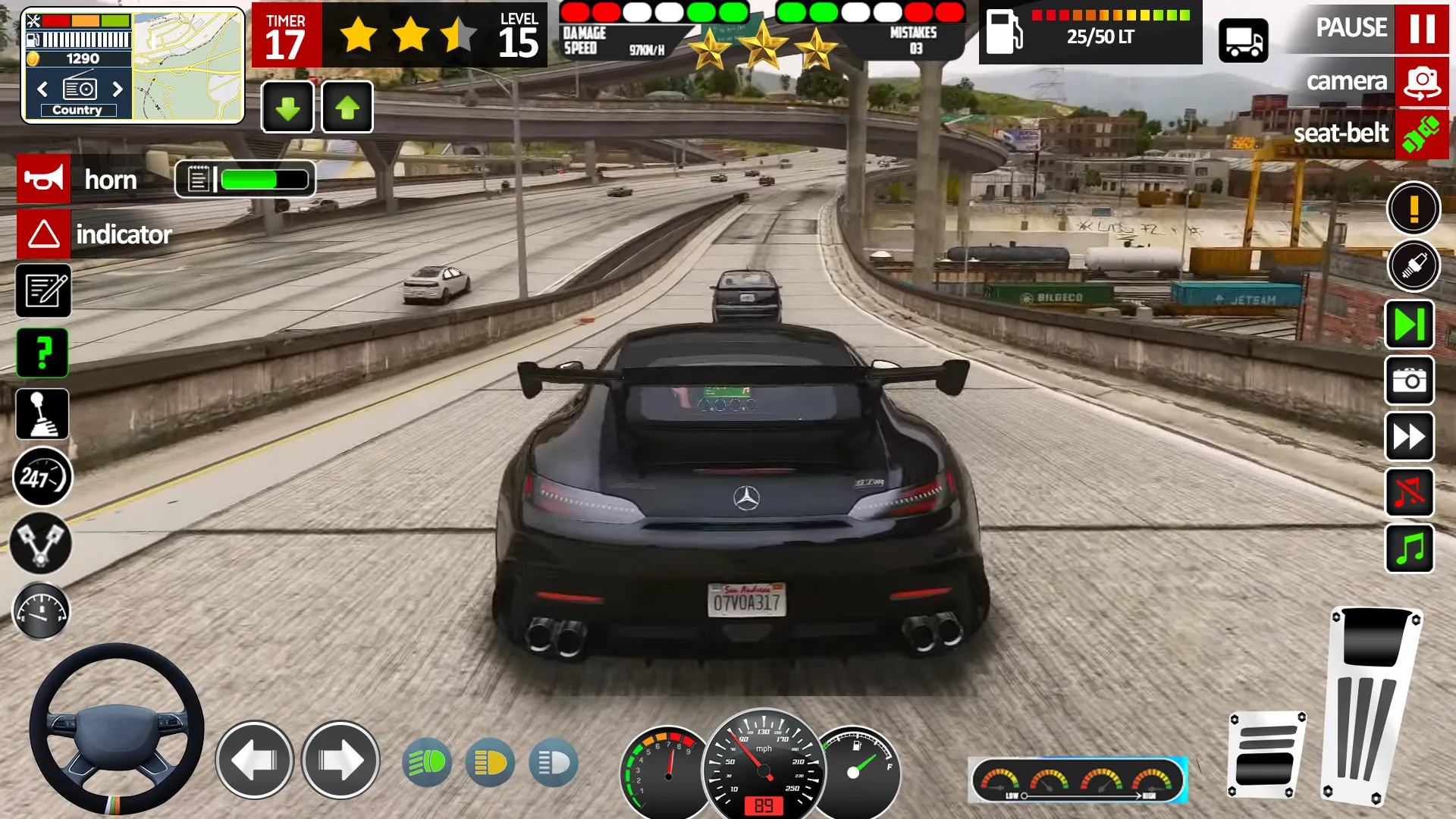Take a snapshot with the camera icon

point(1409,381)
